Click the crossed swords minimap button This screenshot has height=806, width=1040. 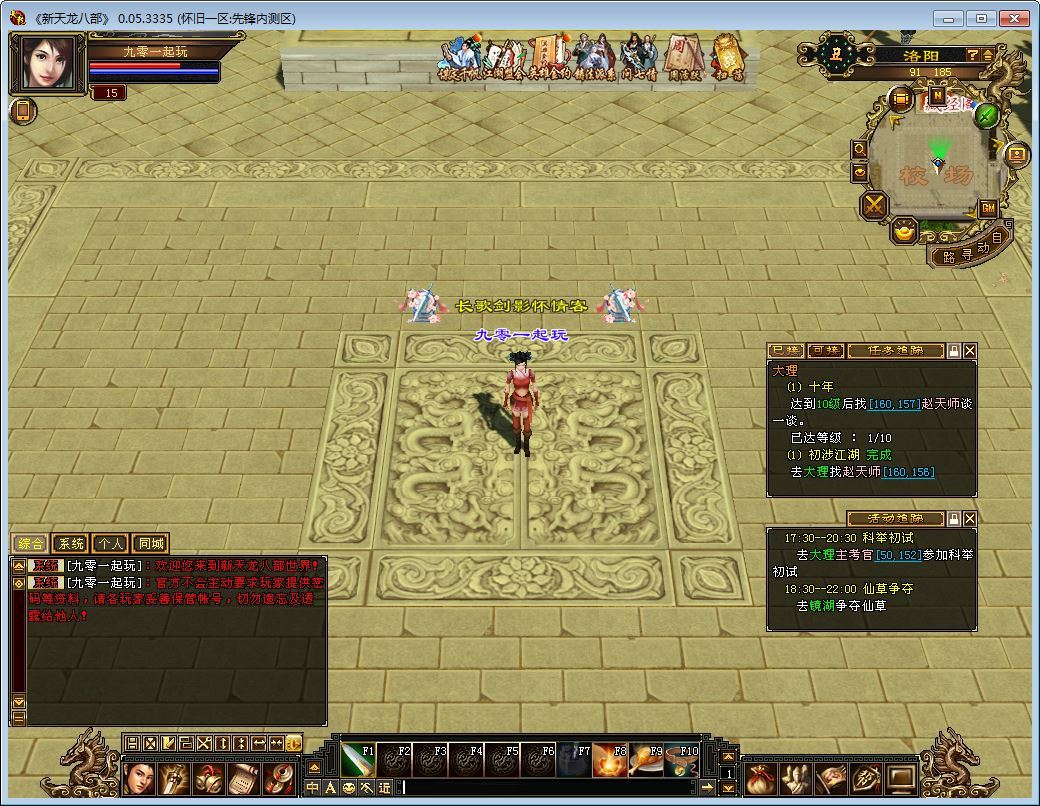coord(875,206)
